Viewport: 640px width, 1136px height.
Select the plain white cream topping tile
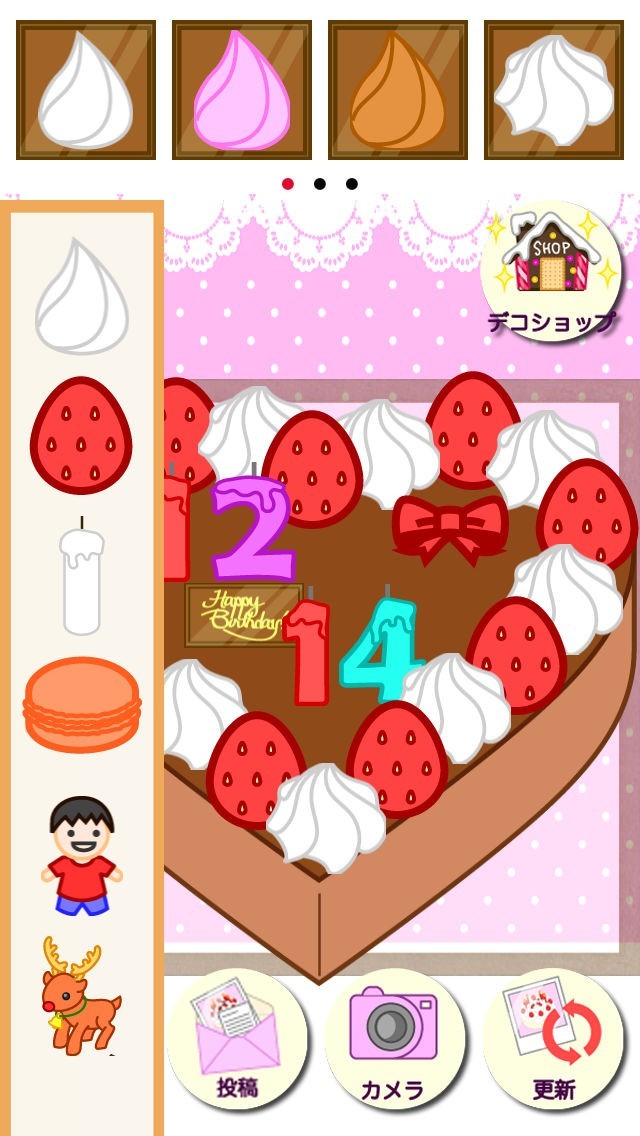point(86,90)
